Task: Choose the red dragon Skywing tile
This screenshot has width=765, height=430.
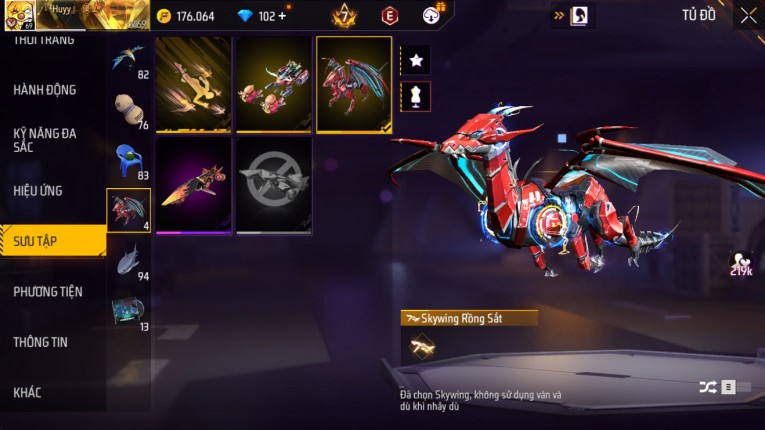Action: [354, 85]
